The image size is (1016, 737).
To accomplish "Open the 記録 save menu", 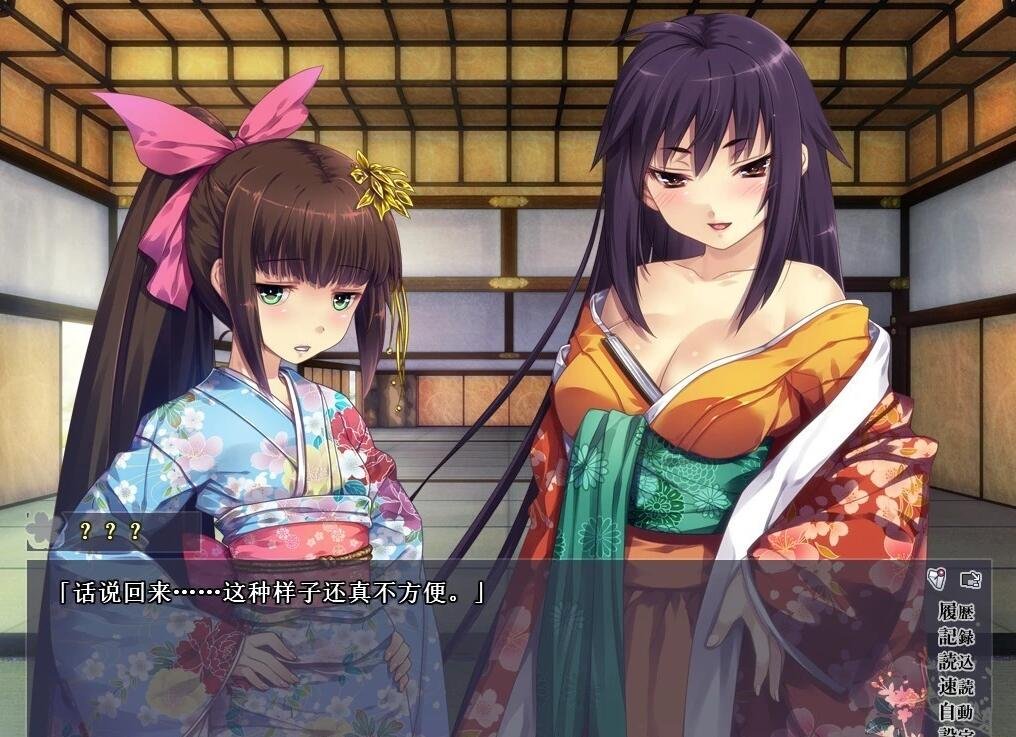I will (x=955, y=636).
